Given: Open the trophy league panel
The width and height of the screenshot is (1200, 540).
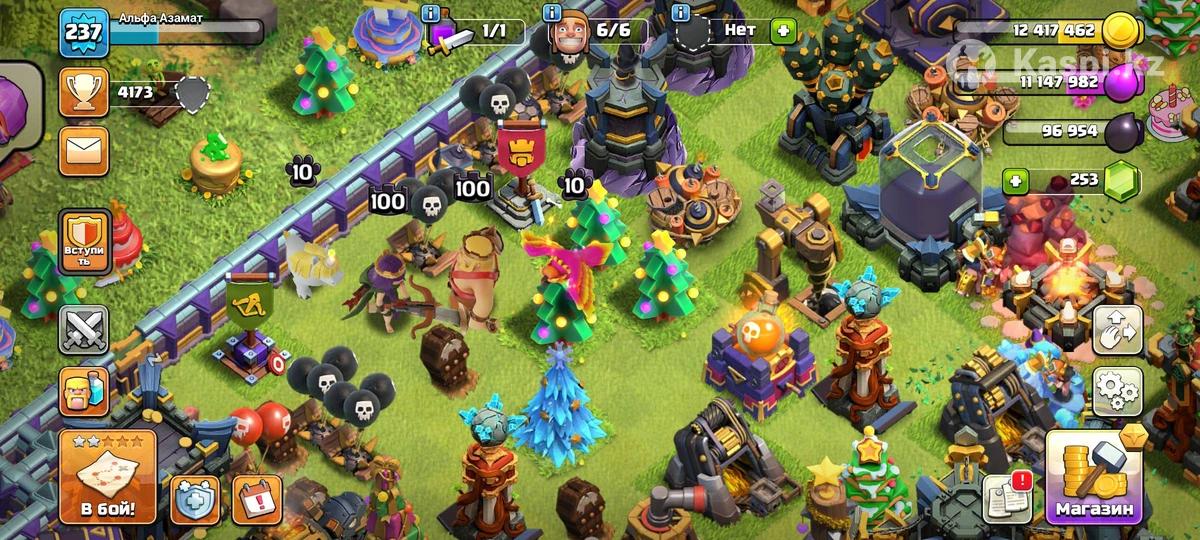Looking at the screenshot, I should 84,93.
